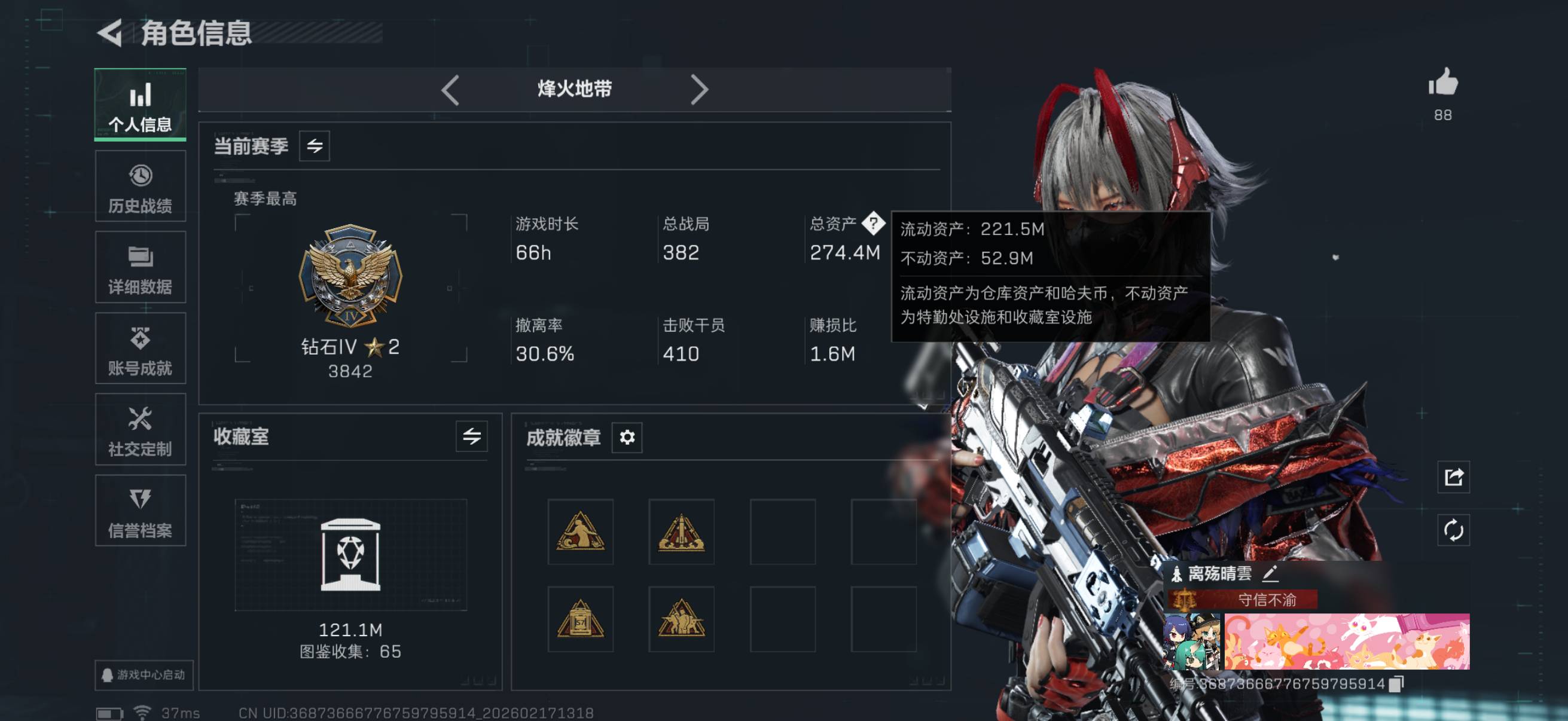Click the 游戏中心启动 button
The height and width of the screenshot is (721, 1568).
tap(144, 675)
